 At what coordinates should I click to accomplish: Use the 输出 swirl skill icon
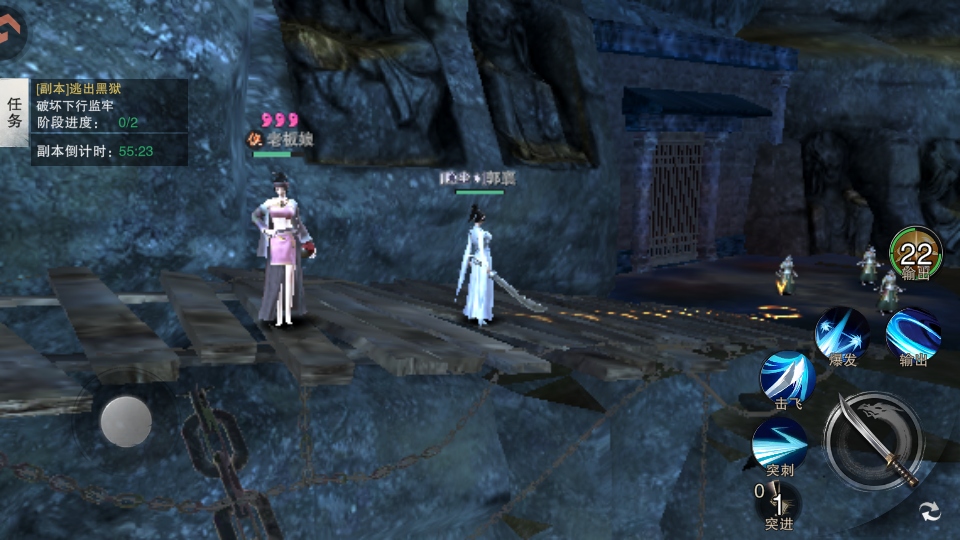(x=912, y=334)
